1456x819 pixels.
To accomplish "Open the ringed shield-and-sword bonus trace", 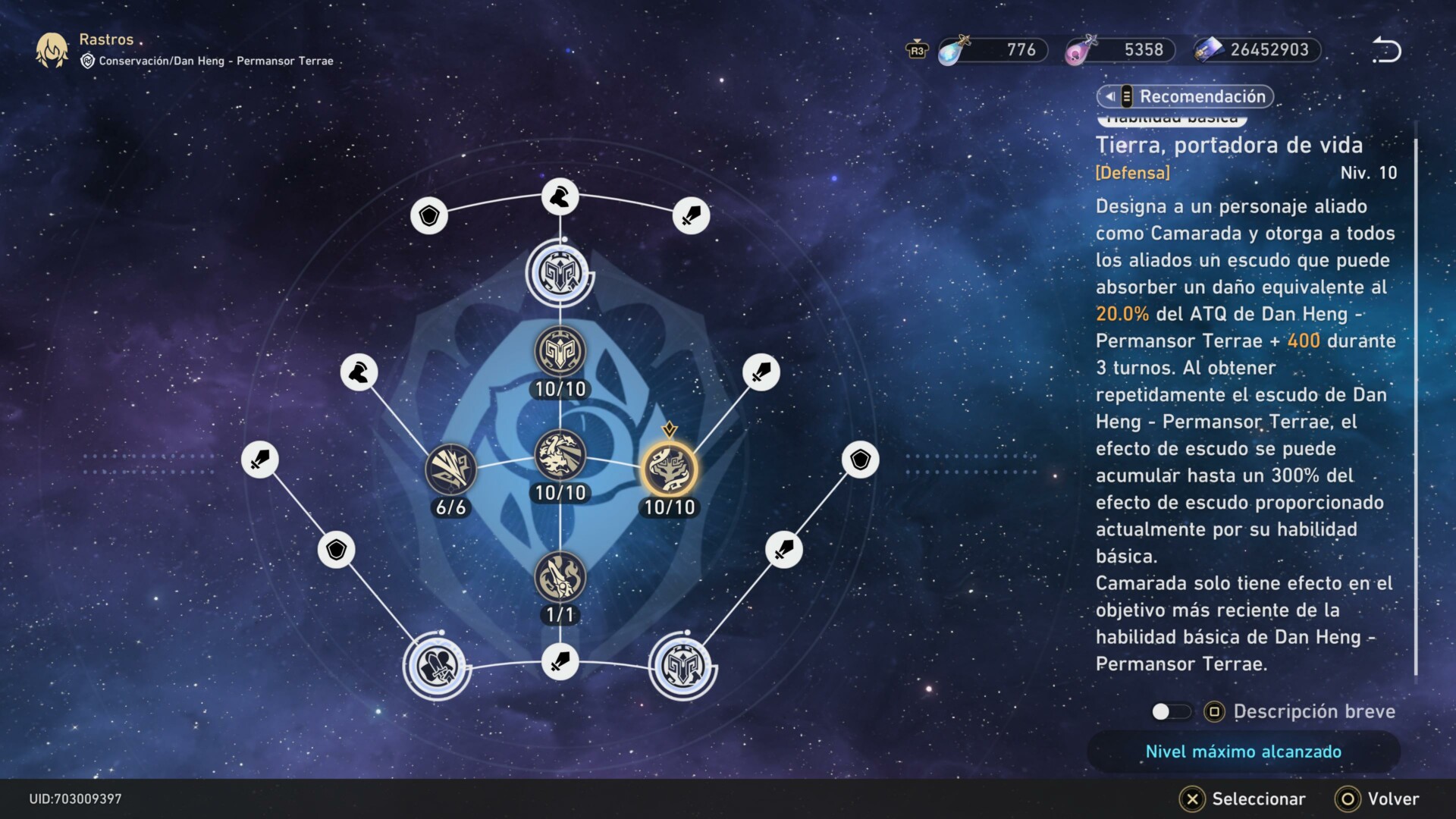I will tap(437, 667).
